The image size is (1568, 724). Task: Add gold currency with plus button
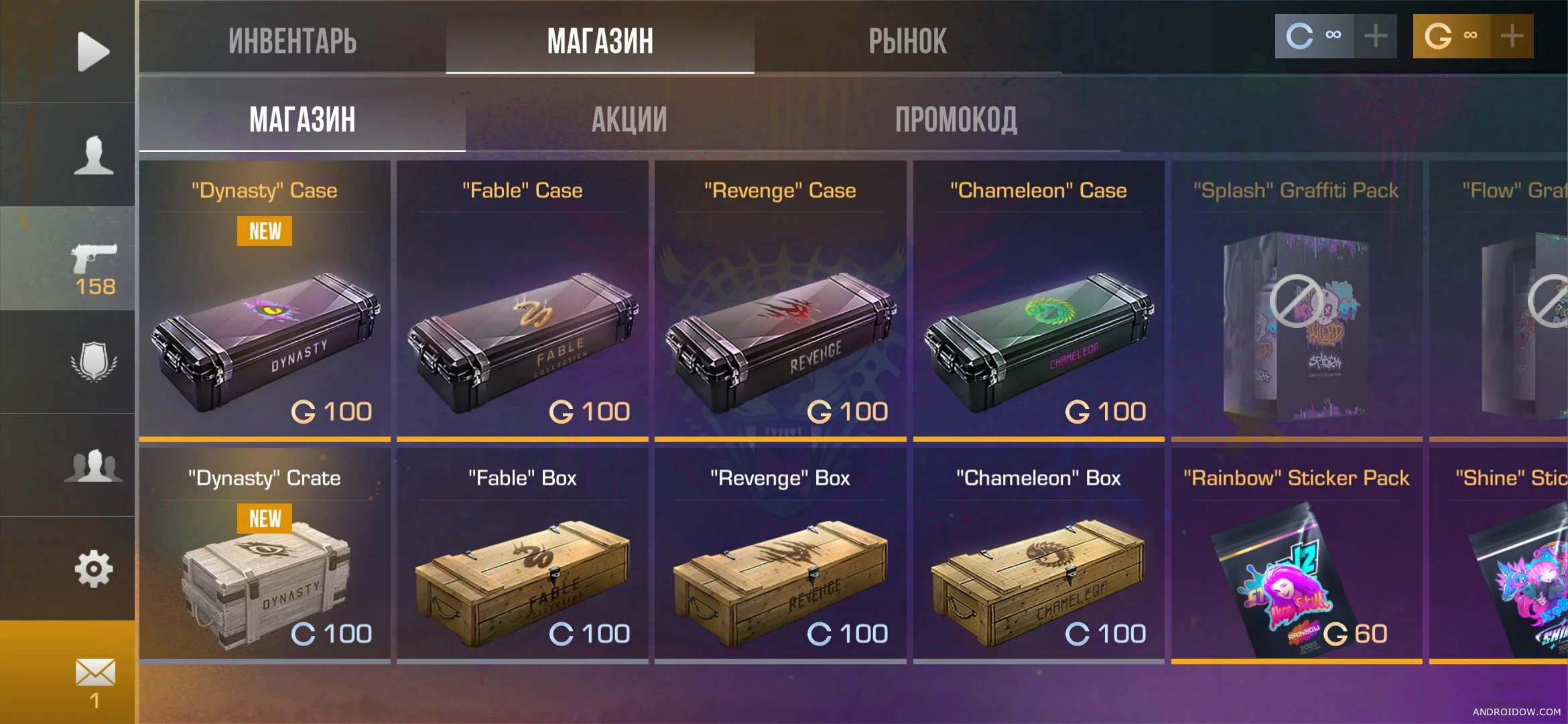(1512, 36)
